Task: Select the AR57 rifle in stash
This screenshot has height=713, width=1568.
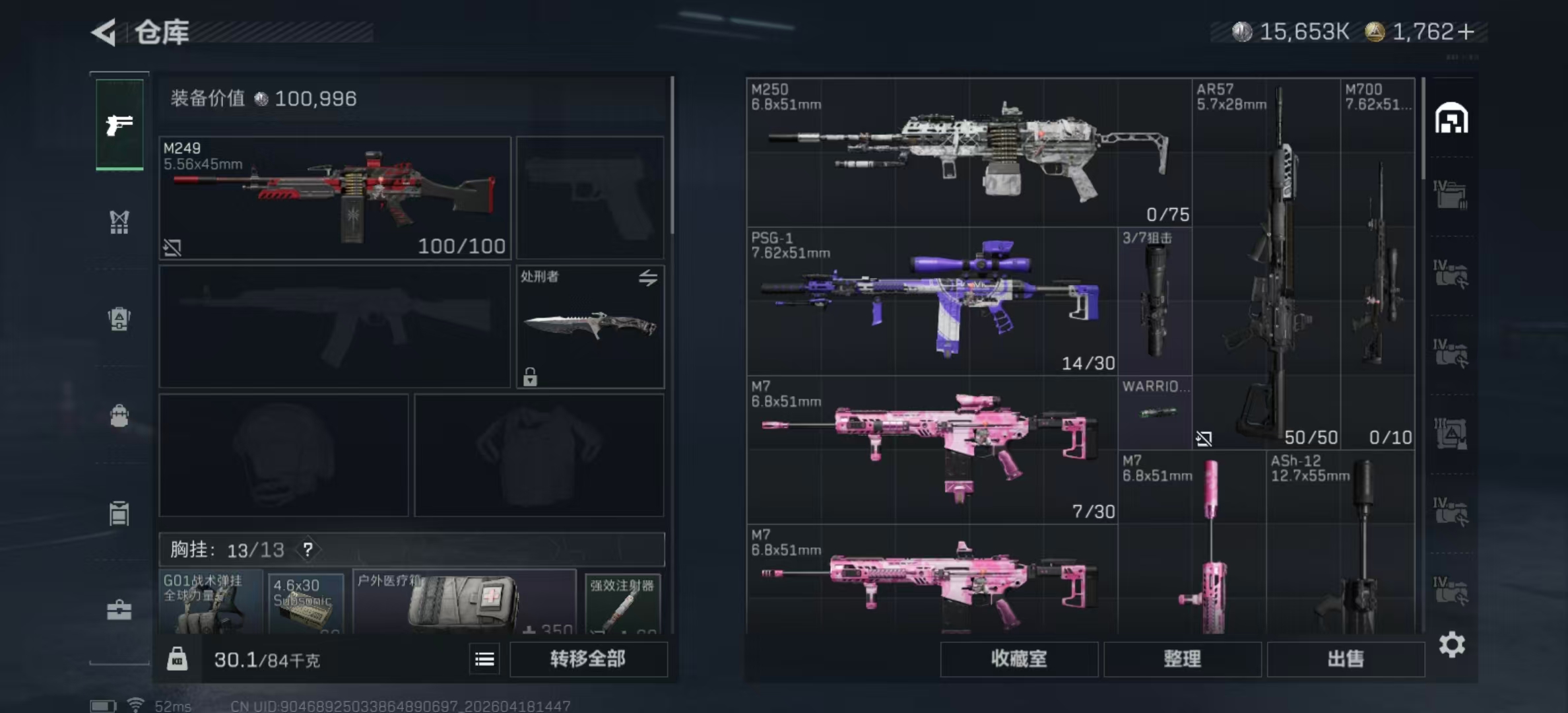Action: click(x=1266, y=264)
